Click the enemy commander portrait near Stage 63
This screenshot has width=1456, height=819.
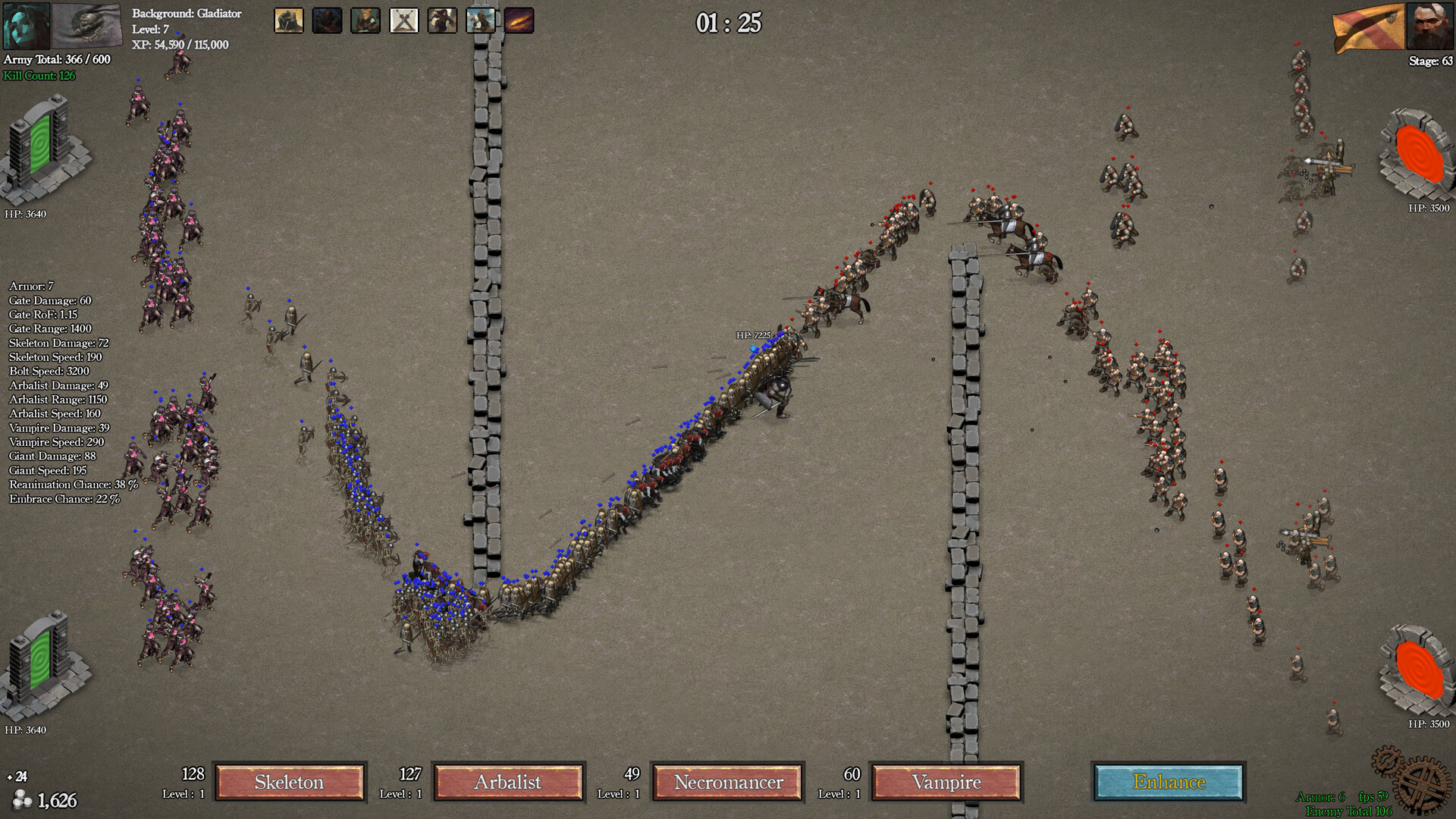1429,25
